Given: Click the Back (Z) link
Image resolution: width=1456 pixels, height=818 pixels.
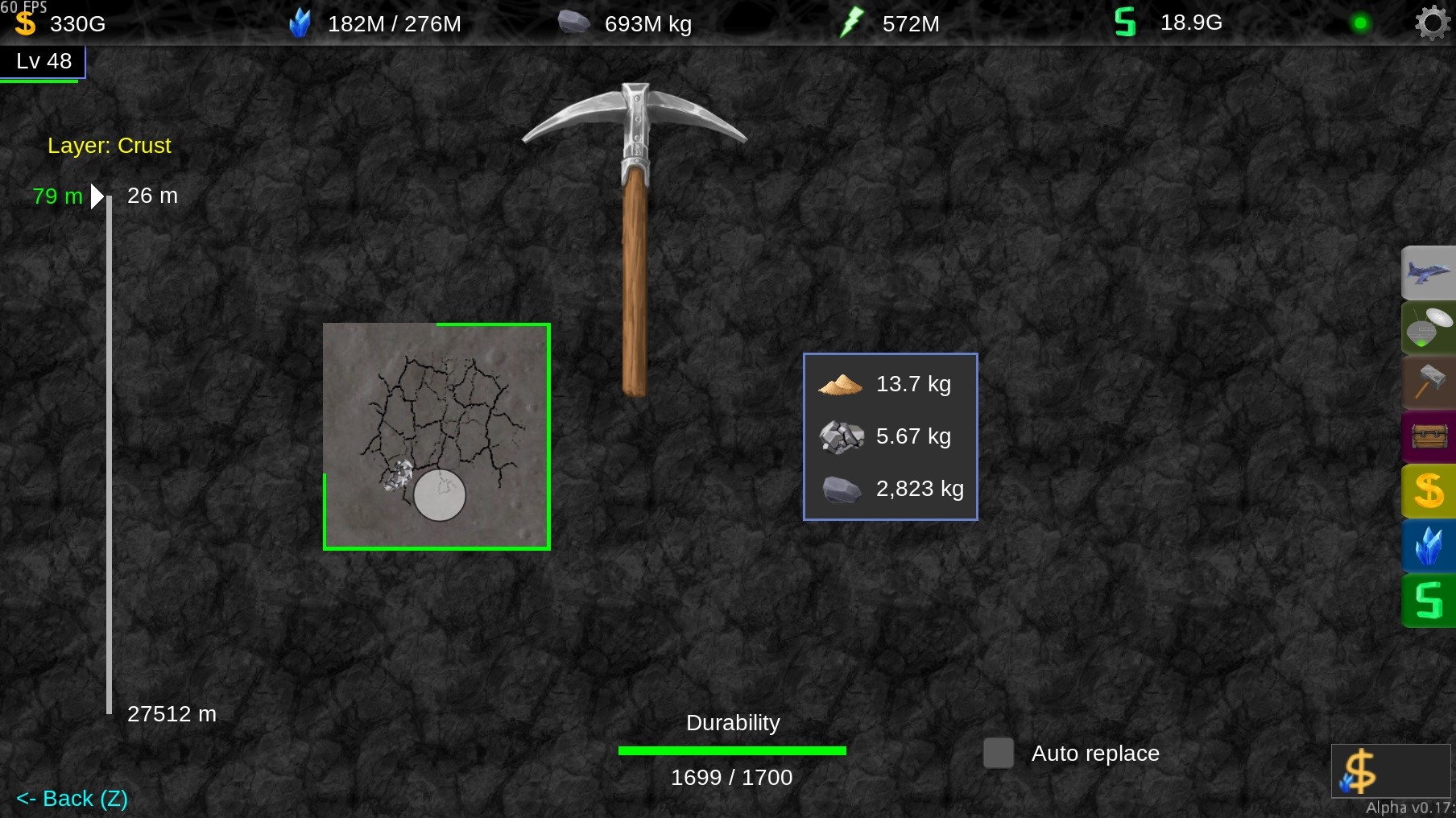Looking at the screenshot, I should [71, 798].
